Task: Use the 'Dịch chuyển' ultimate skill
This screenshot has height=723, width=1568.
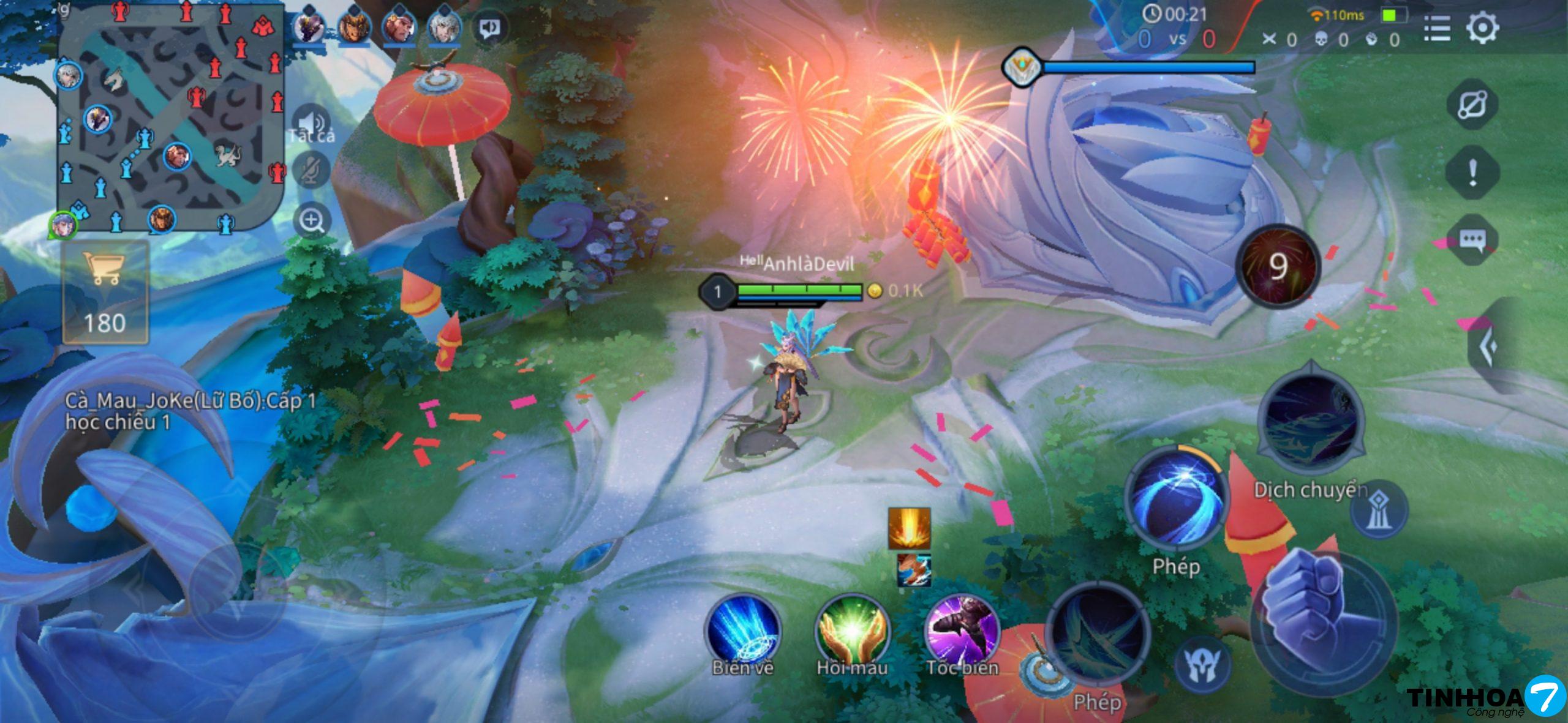Action: [1311, 421]
